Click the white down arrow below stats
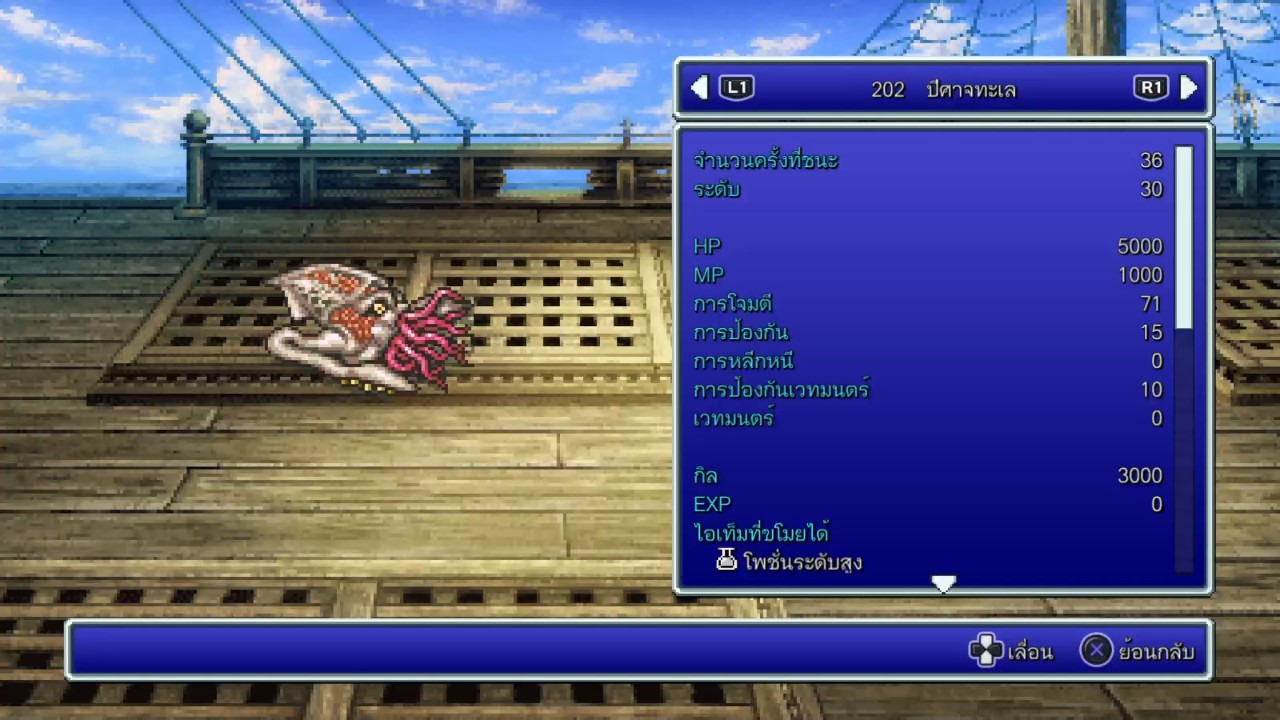Screen dimensions: 1280x720 pos(943,583)
